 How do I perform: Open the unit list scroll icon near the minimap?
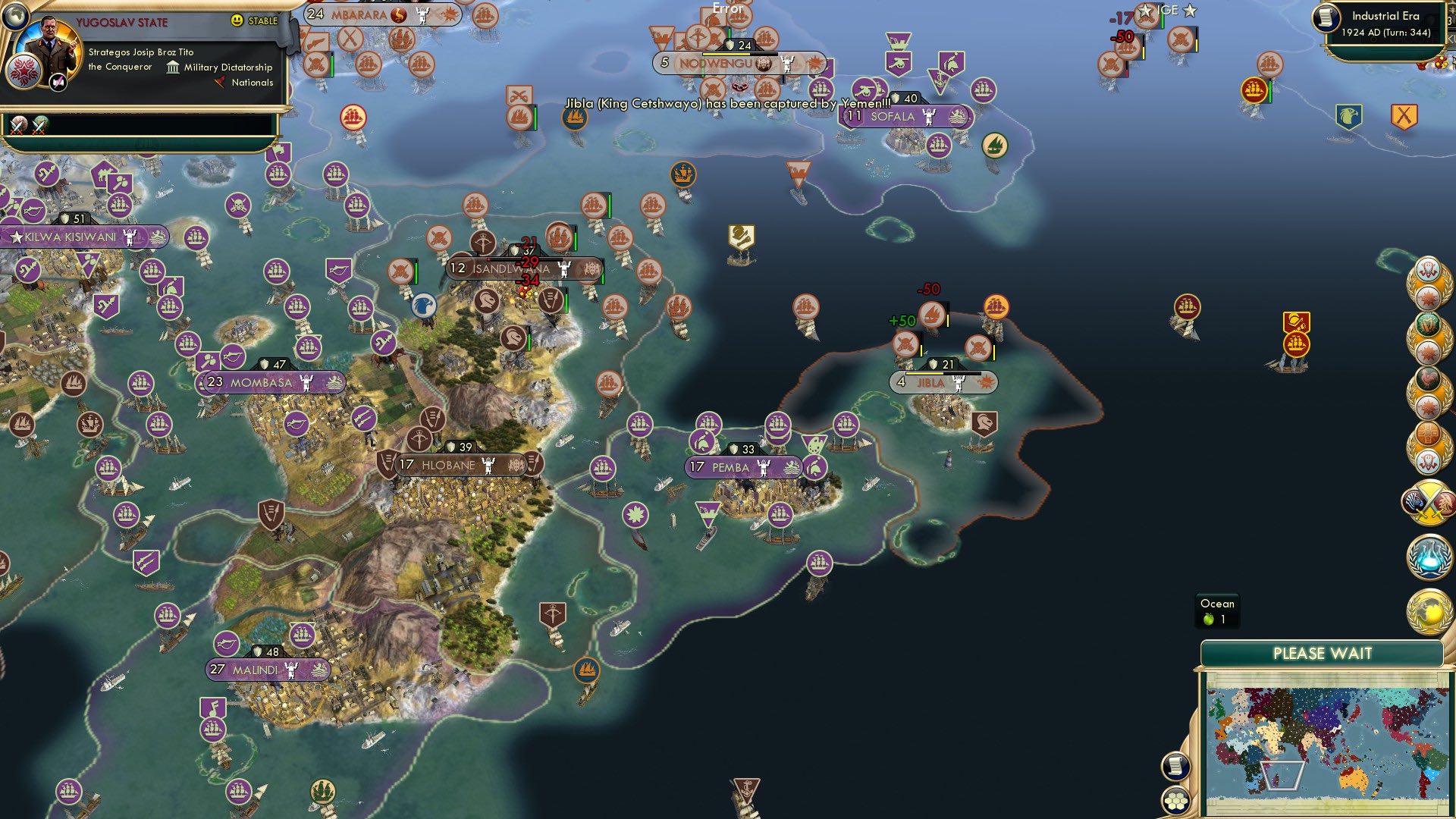1175,765
